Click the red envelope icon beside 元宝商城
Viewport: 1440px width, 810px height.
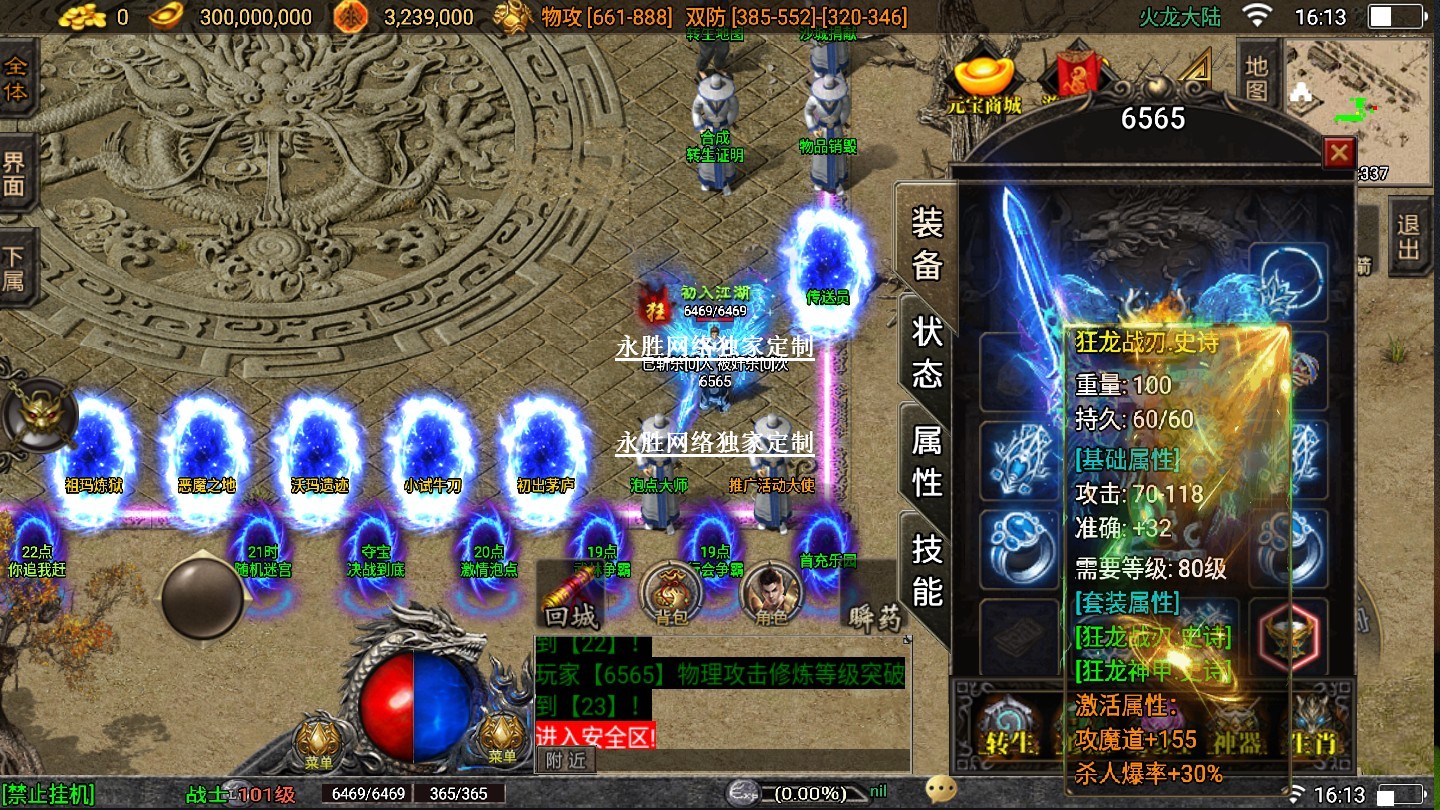pyautogui.click(x=1075, y=72)
